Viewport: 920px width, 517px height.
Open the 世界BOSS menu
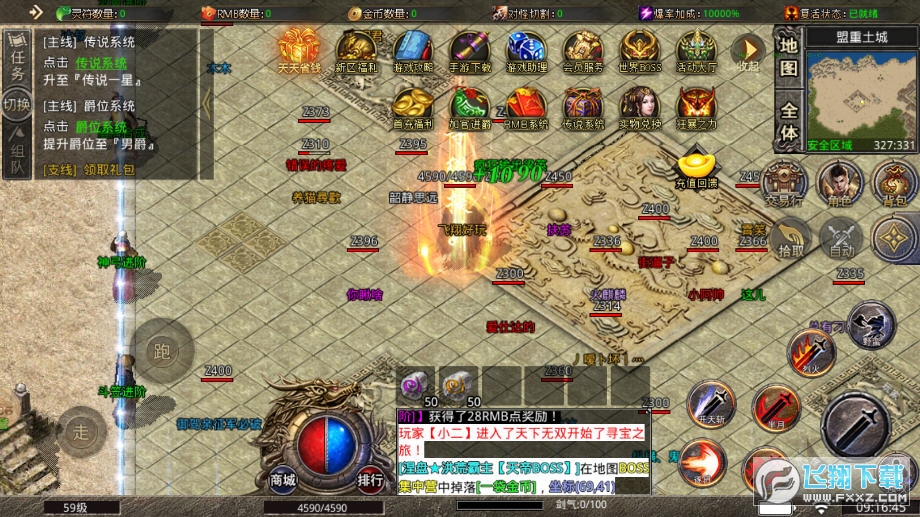pyautogui.click(x=638, y=50)
